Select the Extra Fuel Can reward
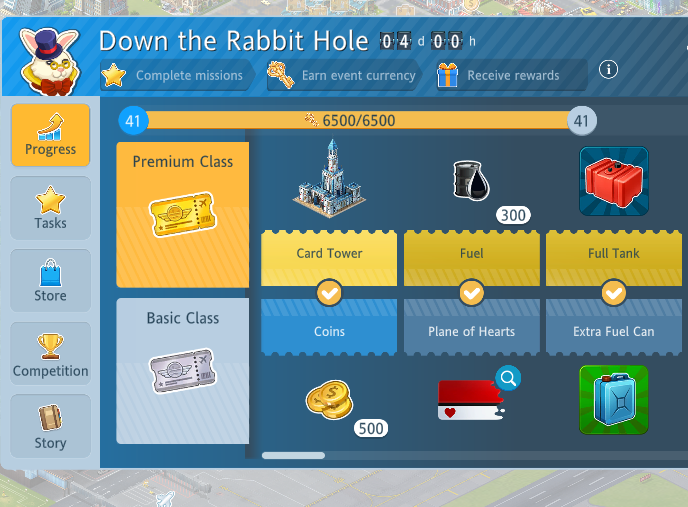 [614, 400]
